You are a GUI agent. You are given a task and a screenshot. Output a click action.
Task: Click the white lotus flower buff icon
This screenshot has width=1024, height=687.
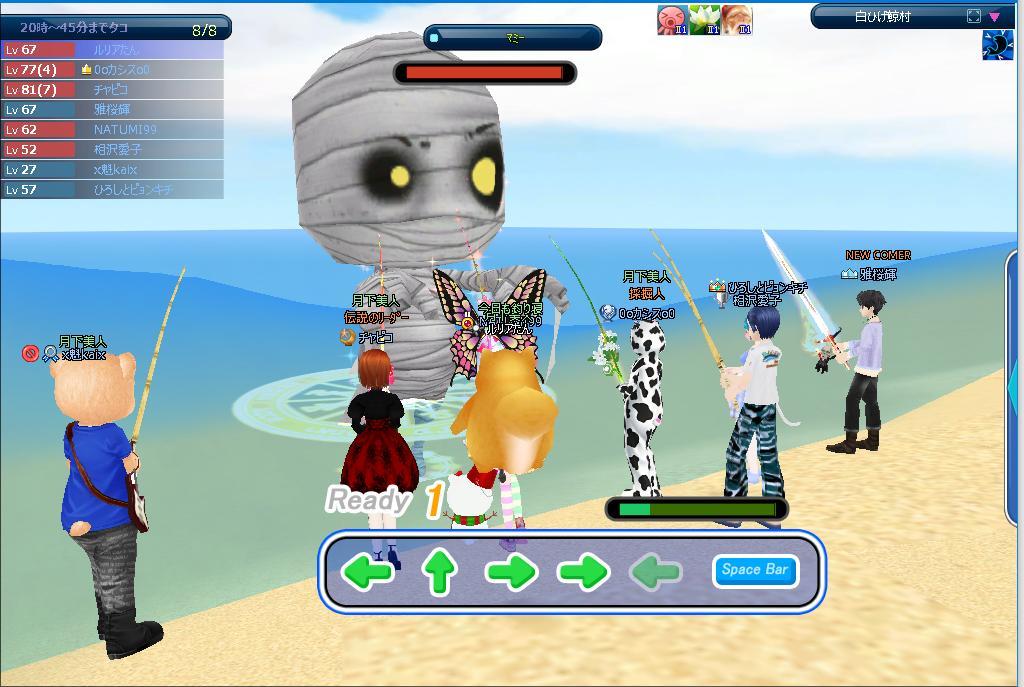[x=704, y=19]
